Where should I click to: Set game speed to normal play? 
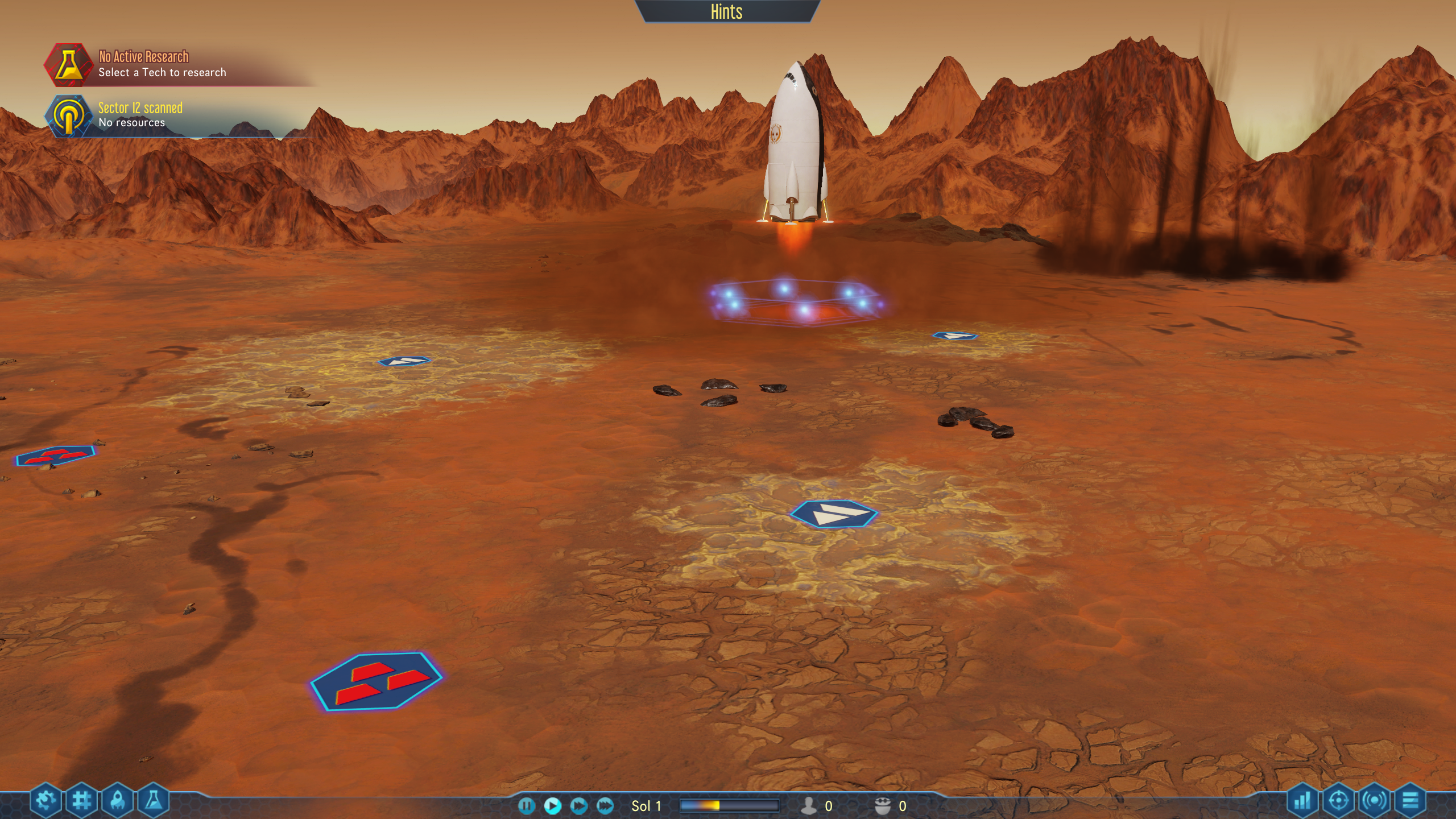point(552,805)
